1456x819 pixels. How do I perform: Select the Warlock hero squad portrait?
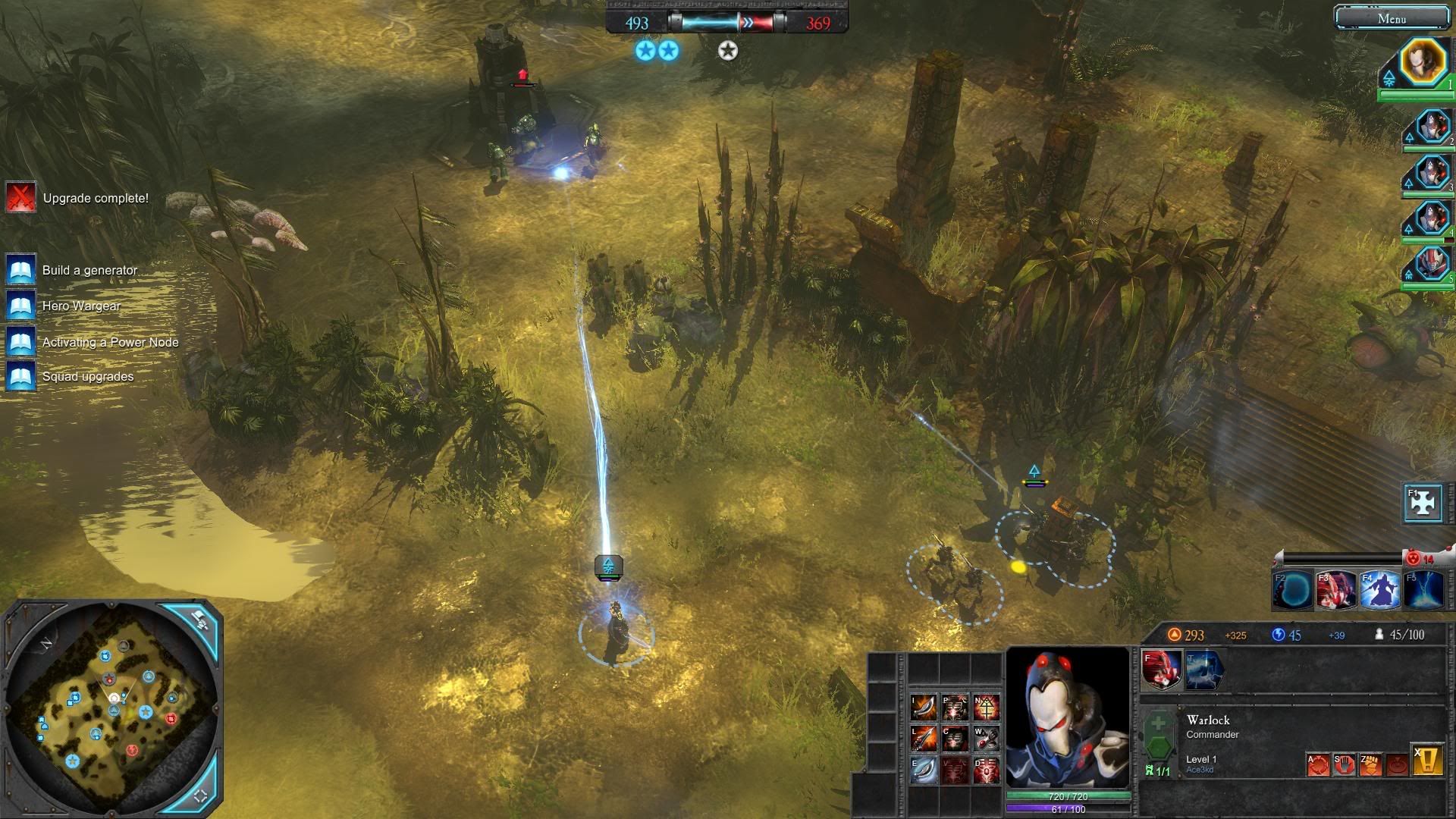[1423, 62]
